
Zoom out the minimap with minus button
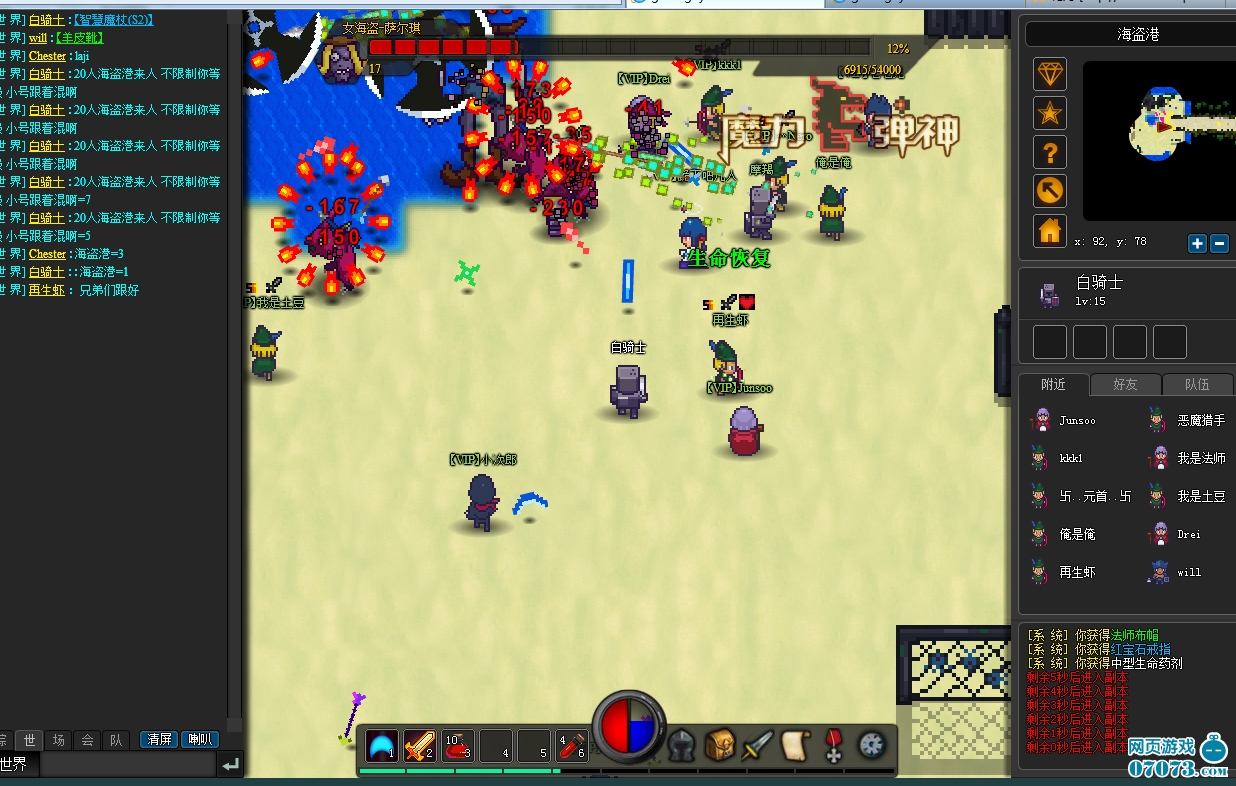click(x=1219, y=243)
